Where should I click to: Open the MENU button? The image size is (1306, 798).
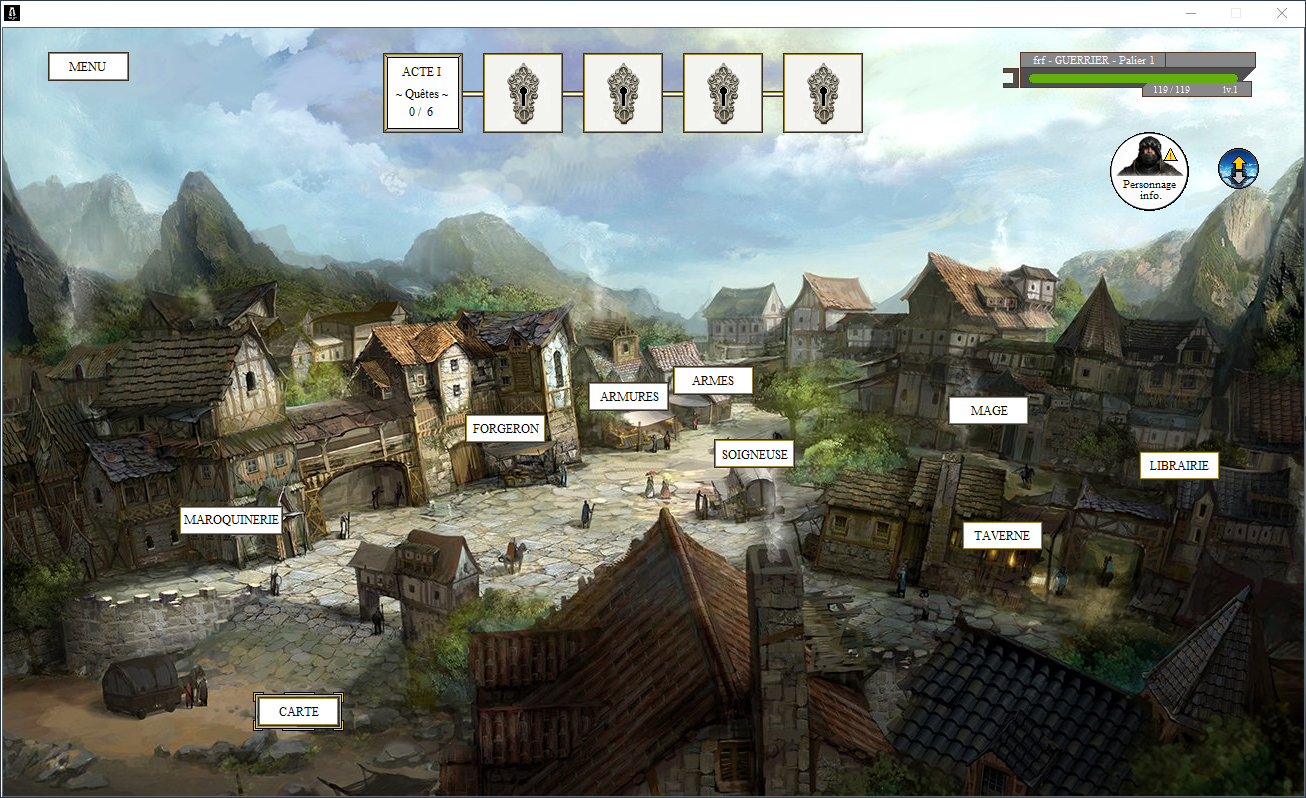tap(88, 67)
